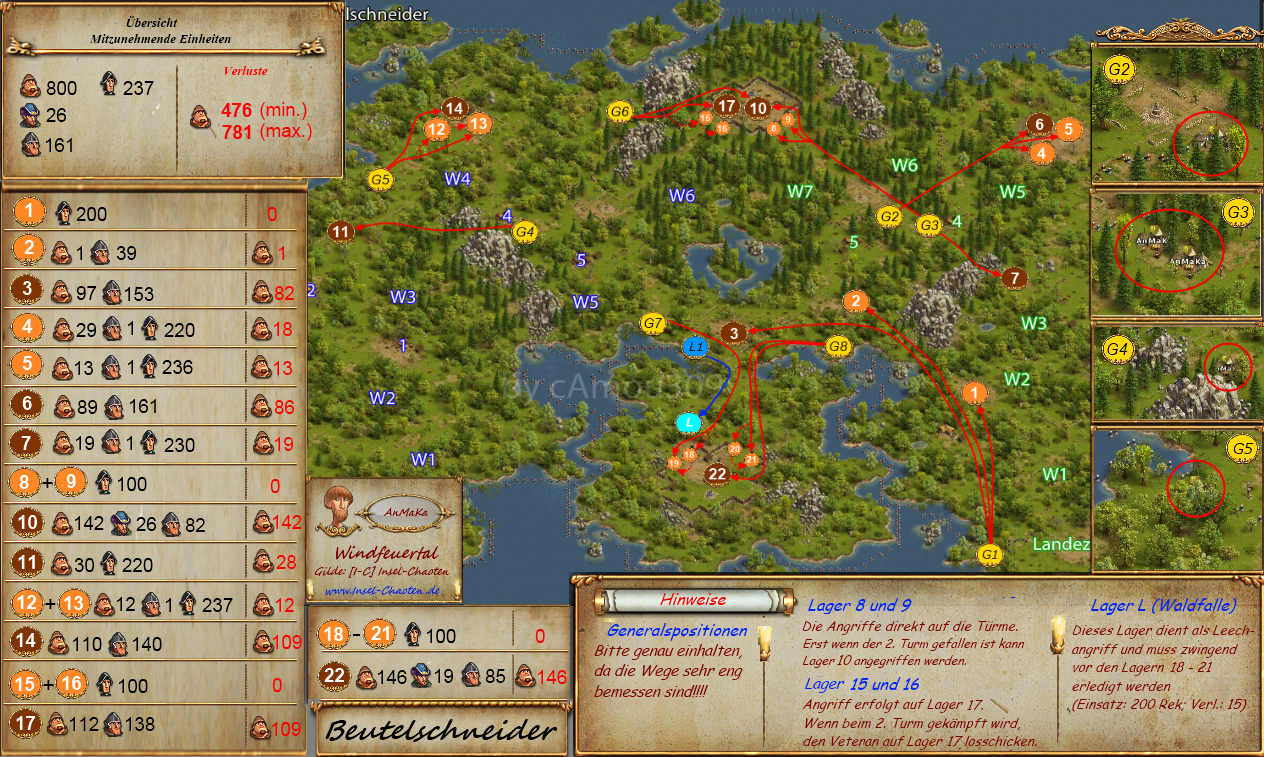
Task: Select the brown camp 22 map marker
Action: pyautogui.click(x=716, y=473)
